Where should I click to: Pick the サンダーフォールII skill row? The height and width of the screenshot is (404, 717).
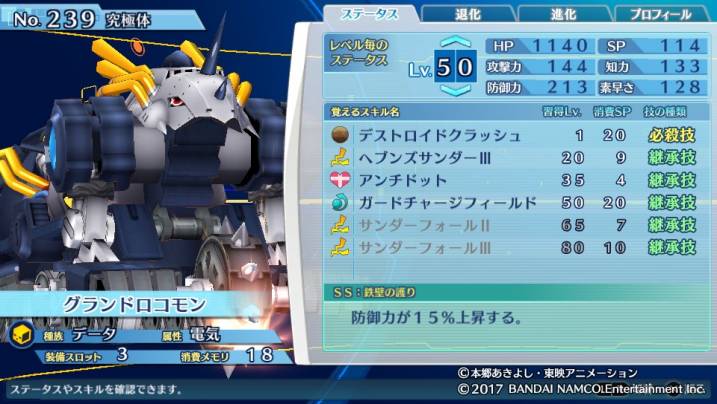pos(514,225)
